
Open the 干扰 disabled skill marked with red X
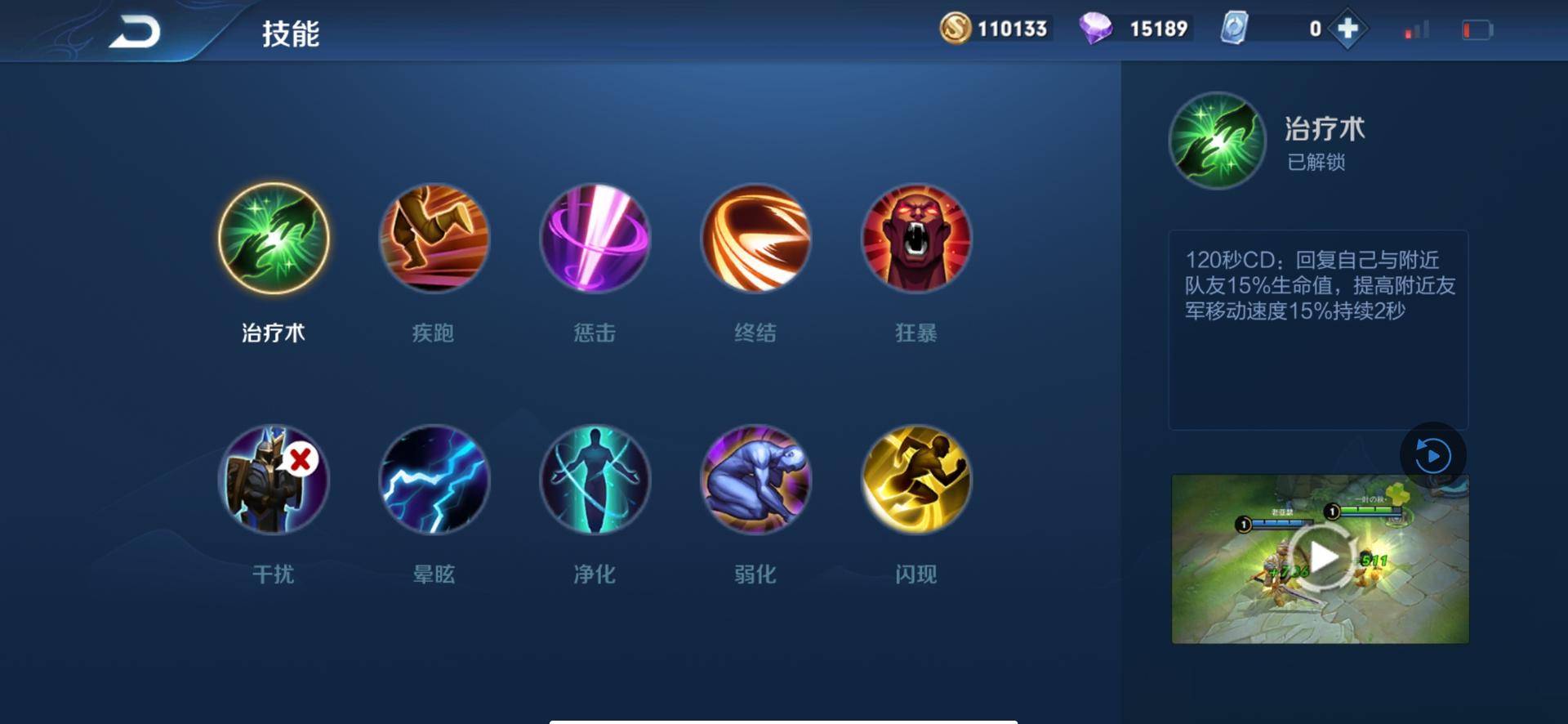[274, 482]
